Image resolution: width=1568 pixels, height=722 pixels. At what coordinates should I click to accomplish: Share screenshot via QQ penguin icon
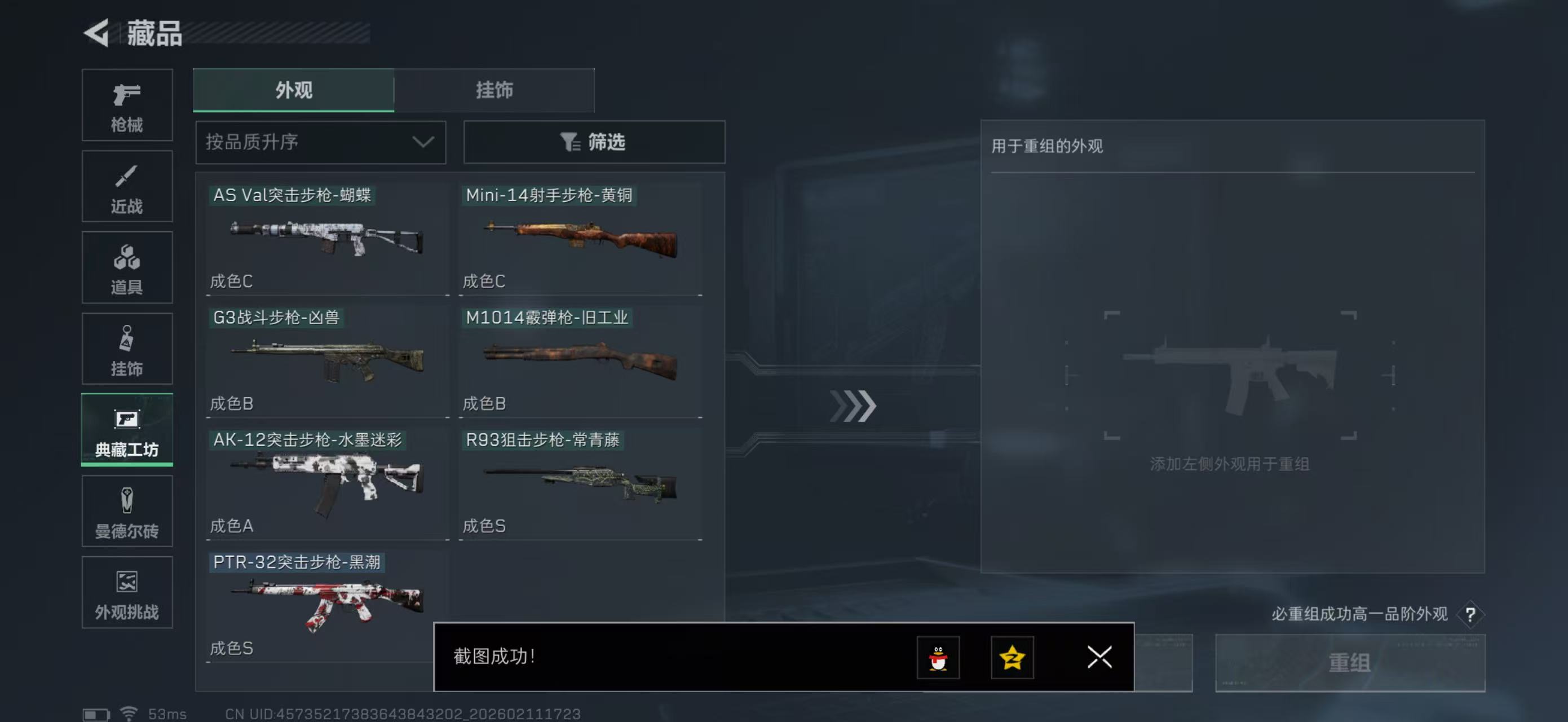(939, 658)
